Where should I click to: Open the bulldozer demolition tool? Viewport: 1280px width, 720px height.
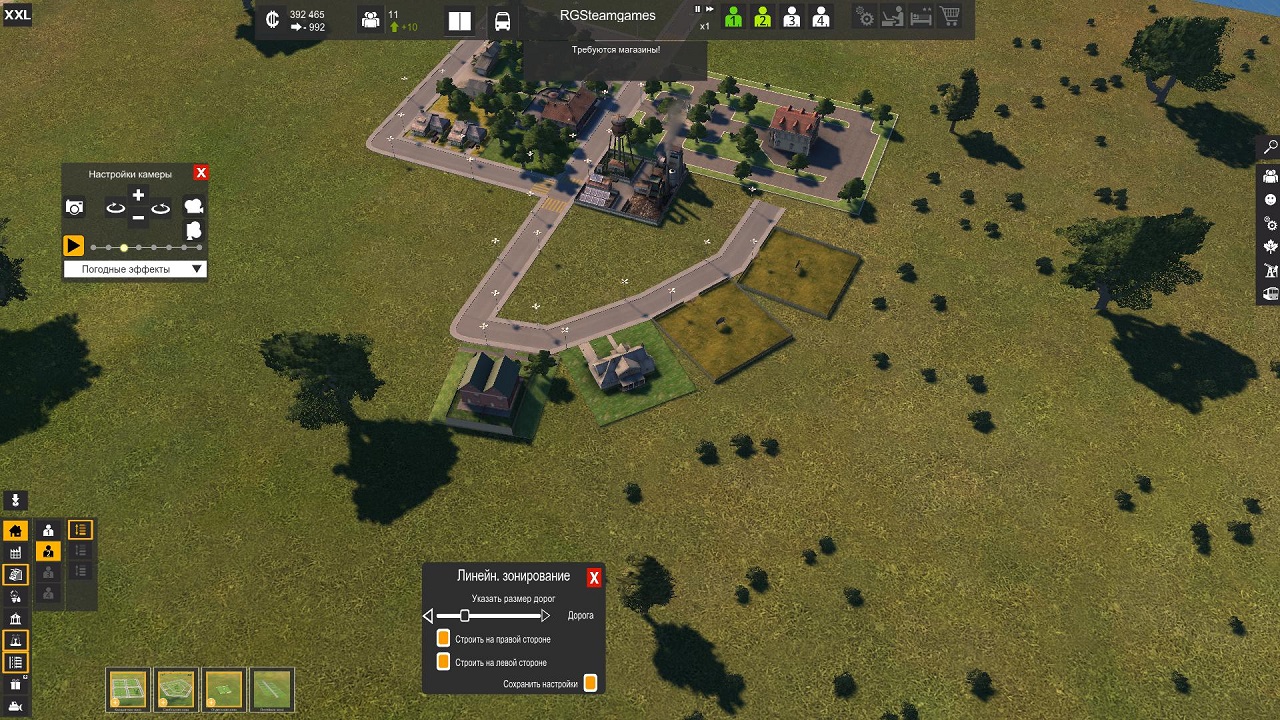point(15,706)
